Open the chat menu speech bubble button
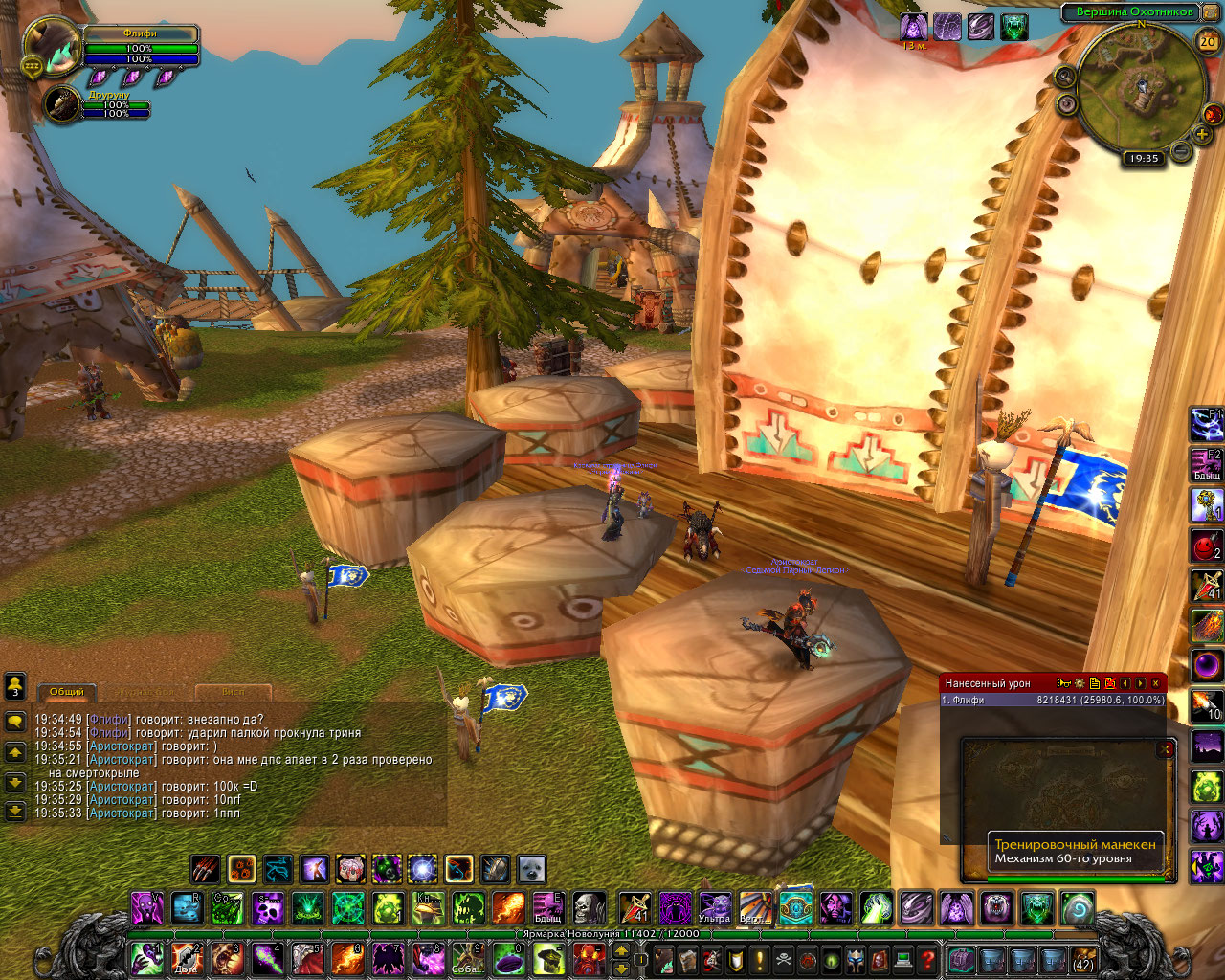1225x980 pixels. point(14,720)
